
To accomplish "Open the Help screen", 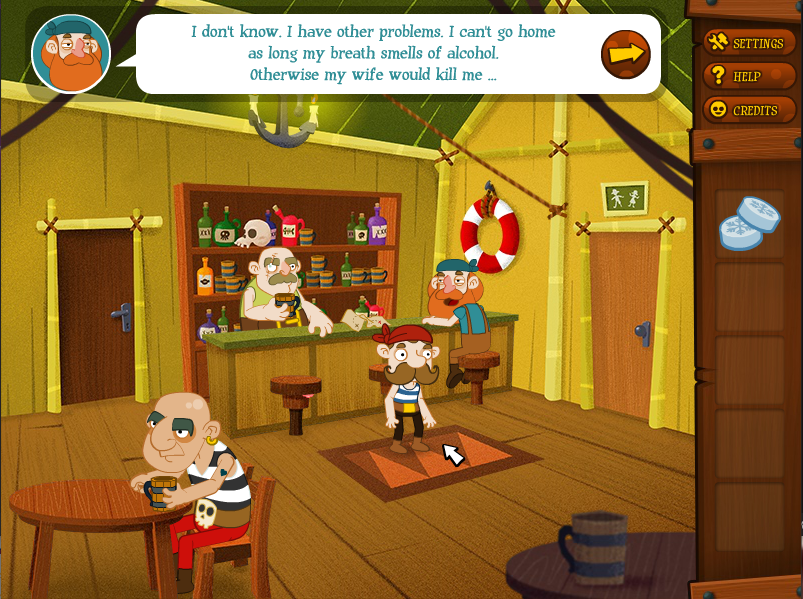I will coord(737,76).
